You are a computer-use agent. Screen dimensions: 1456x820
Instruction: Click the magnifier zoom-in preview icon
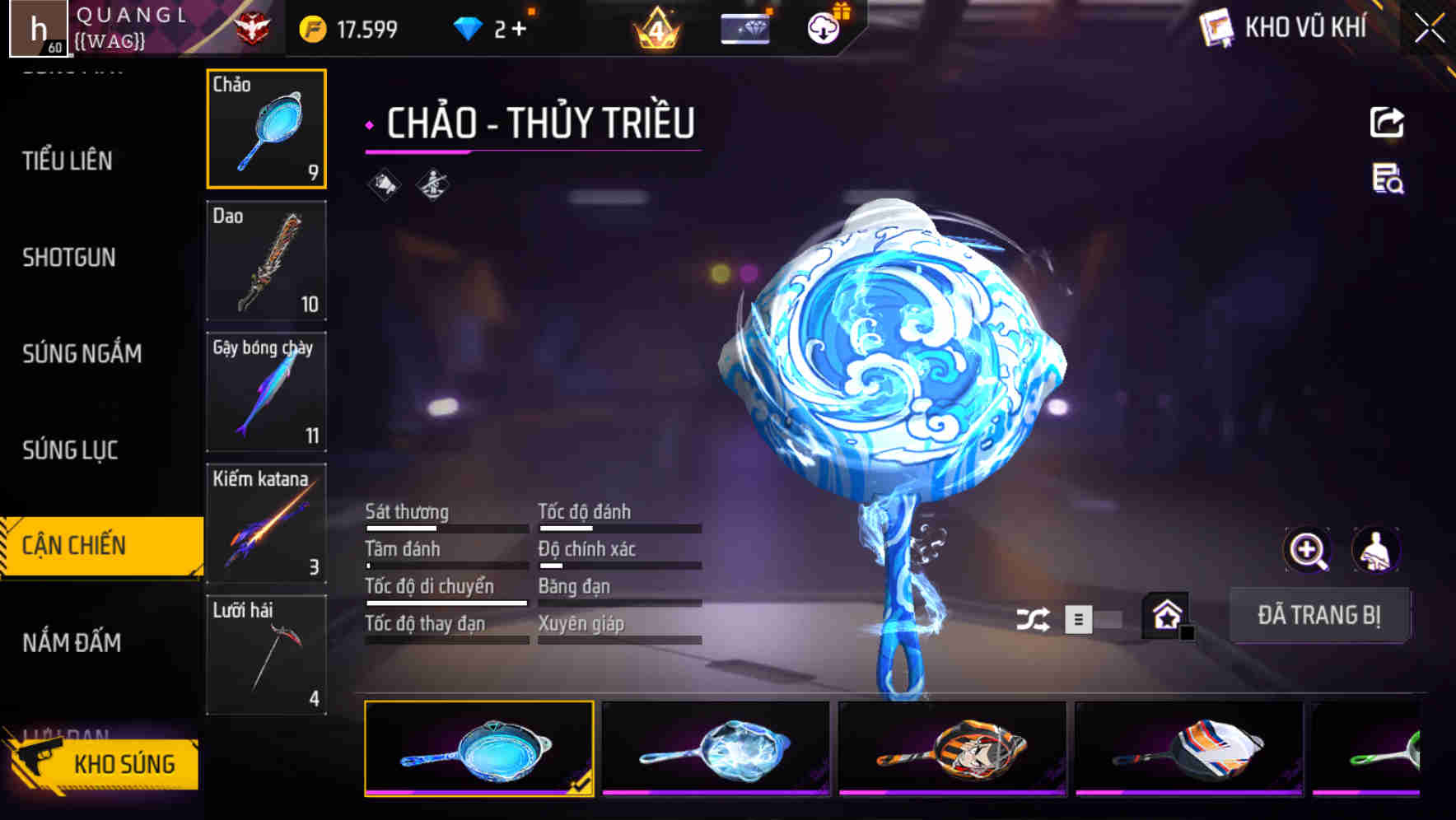1308,549
